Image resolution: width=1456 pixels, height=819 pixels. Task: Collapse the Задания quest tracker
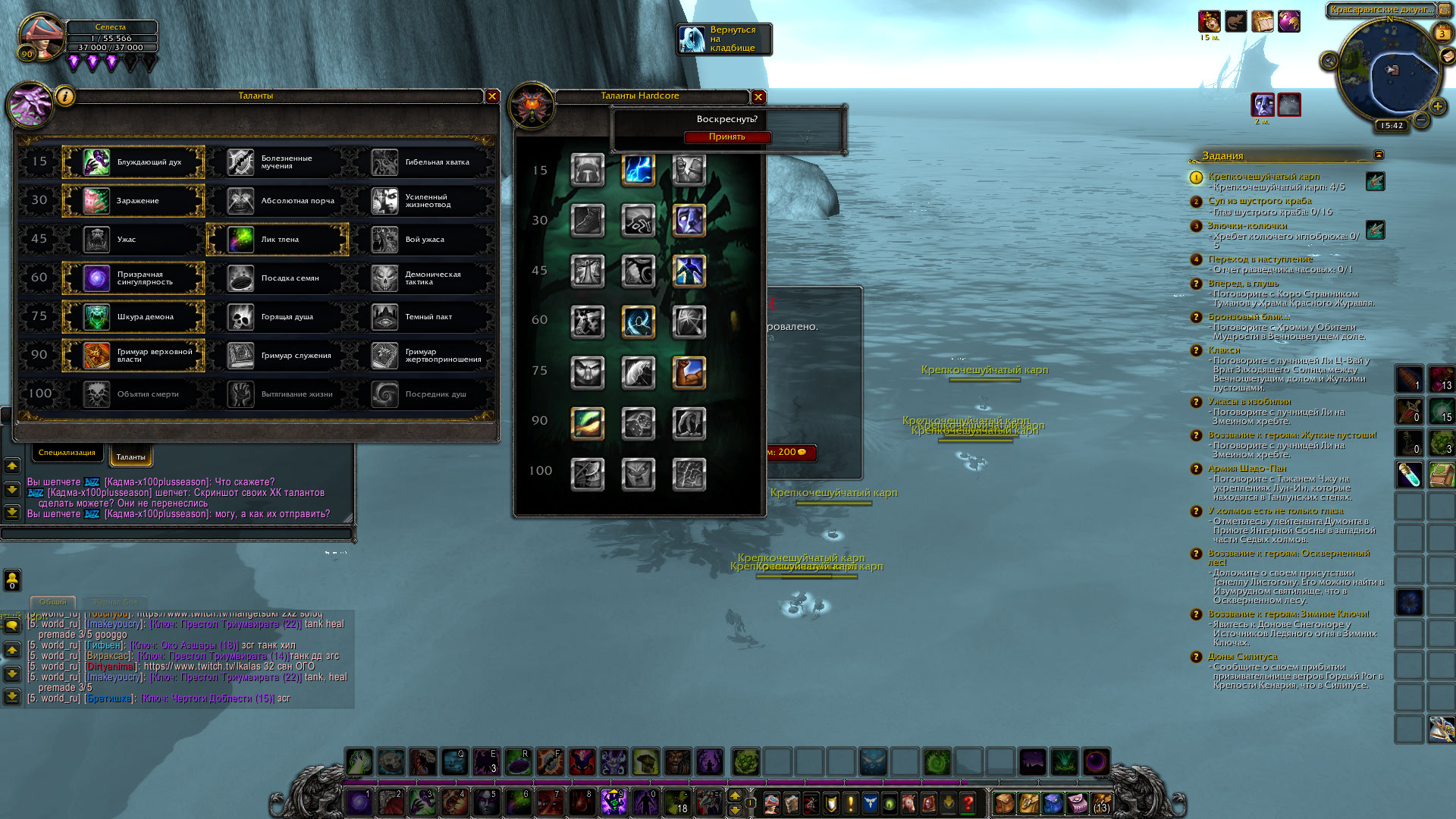point(1379,155)
